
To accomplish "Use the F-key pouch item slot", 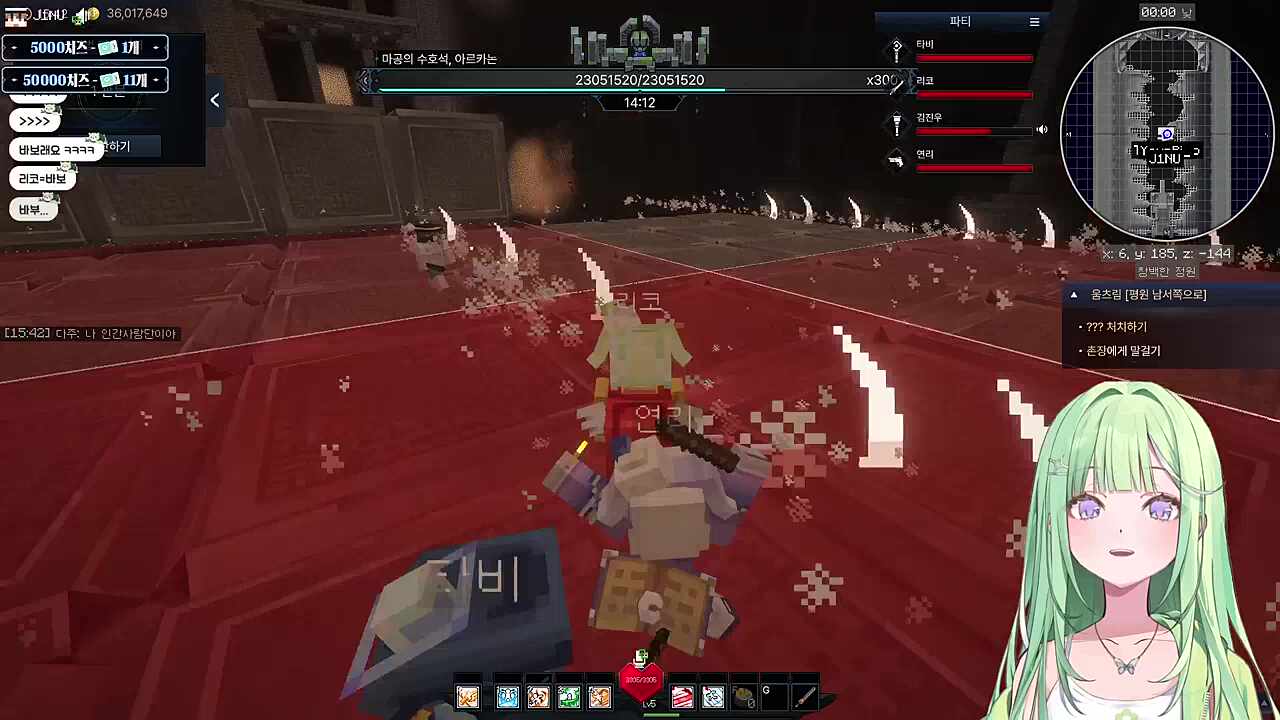I will 743,697.
